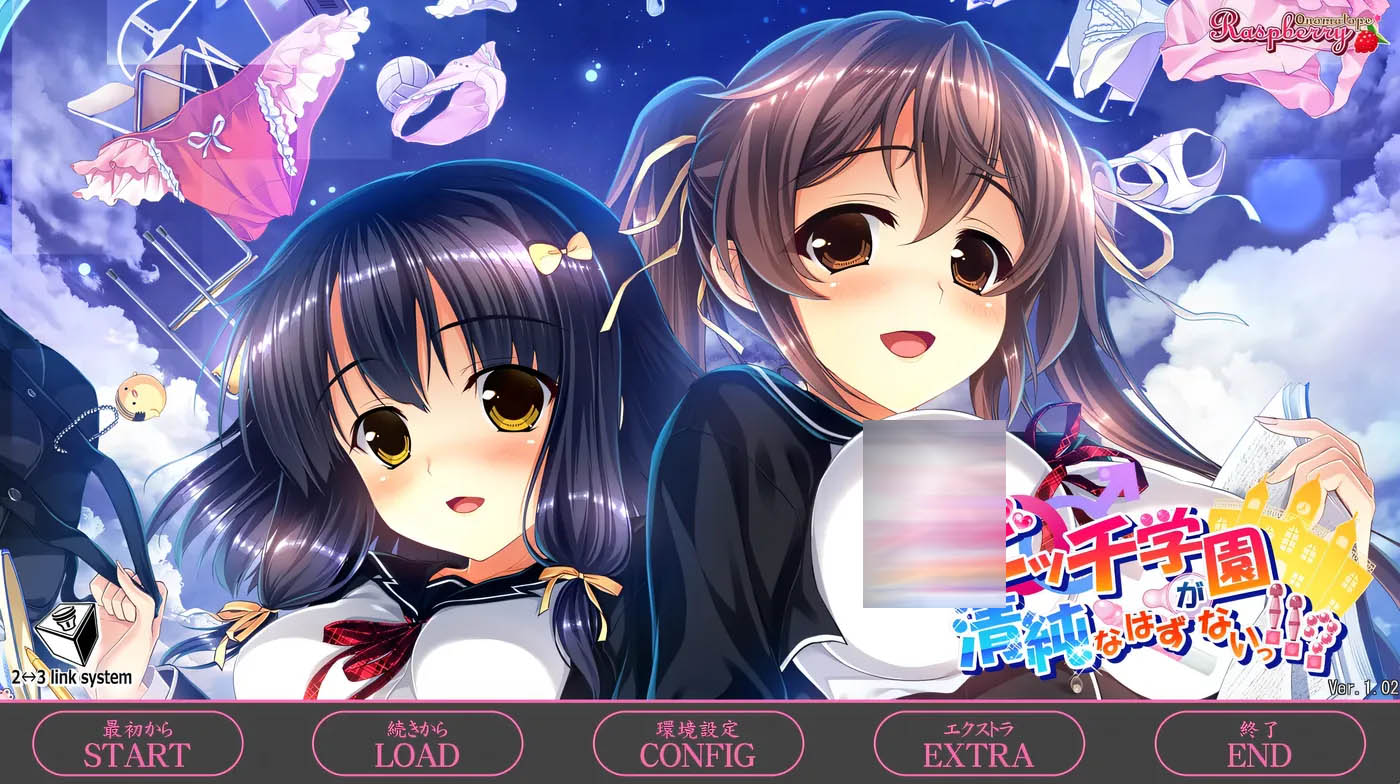
Task: Click the 終了 label above END
Action: (x=1258, y=729)
